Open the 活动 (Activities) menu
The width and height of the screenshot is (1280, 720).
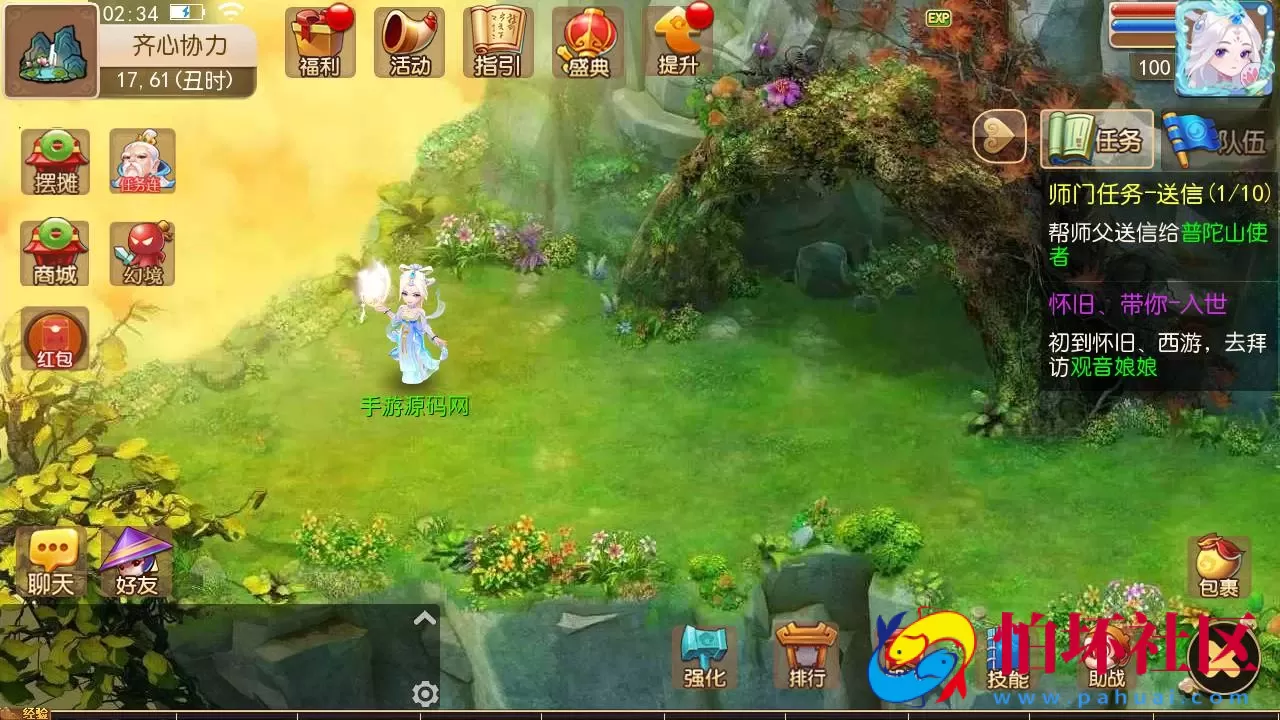pyautogui.click(x=409, y=43)
